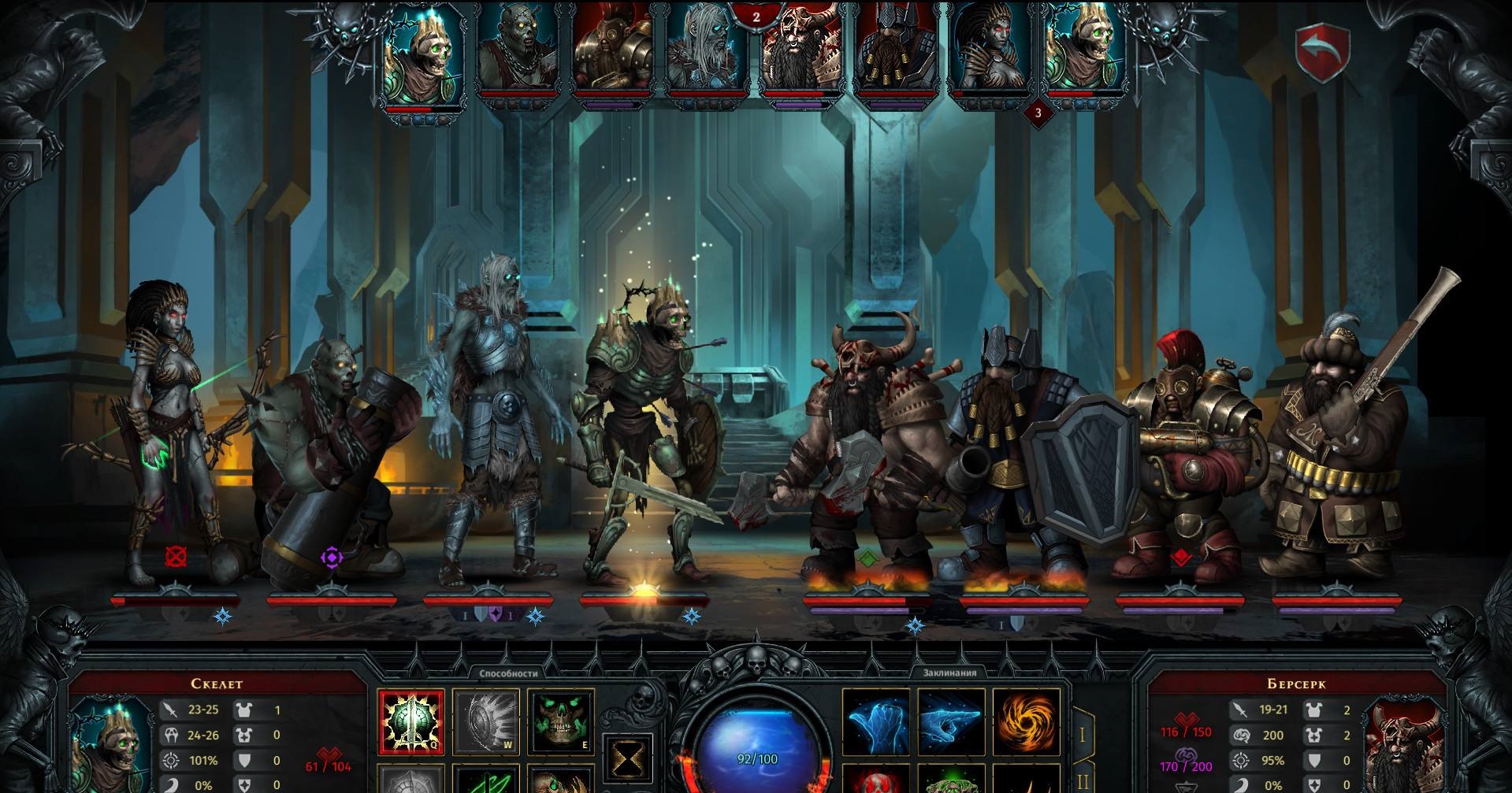Select the orange fire vortex spell

point(1026,722)
